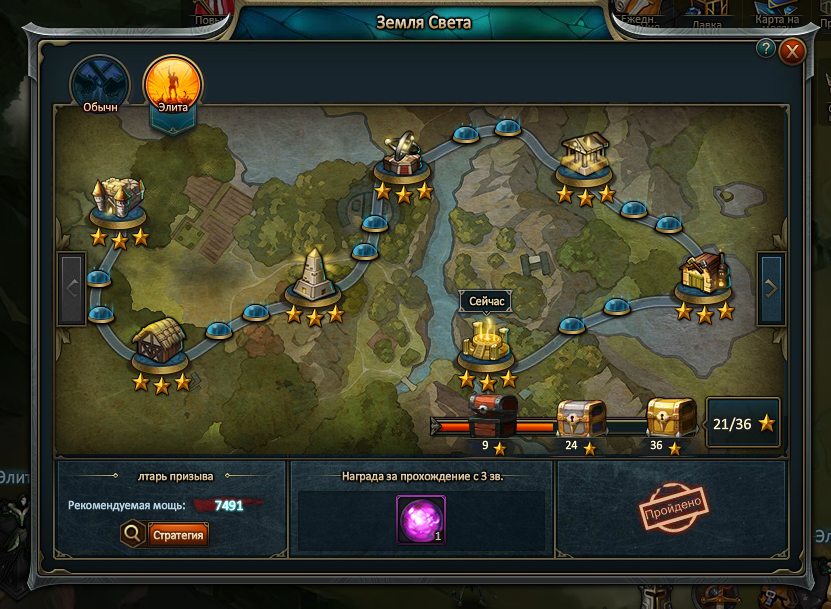
Task: Select the thatched barn stage
Action: click(159, 344)
